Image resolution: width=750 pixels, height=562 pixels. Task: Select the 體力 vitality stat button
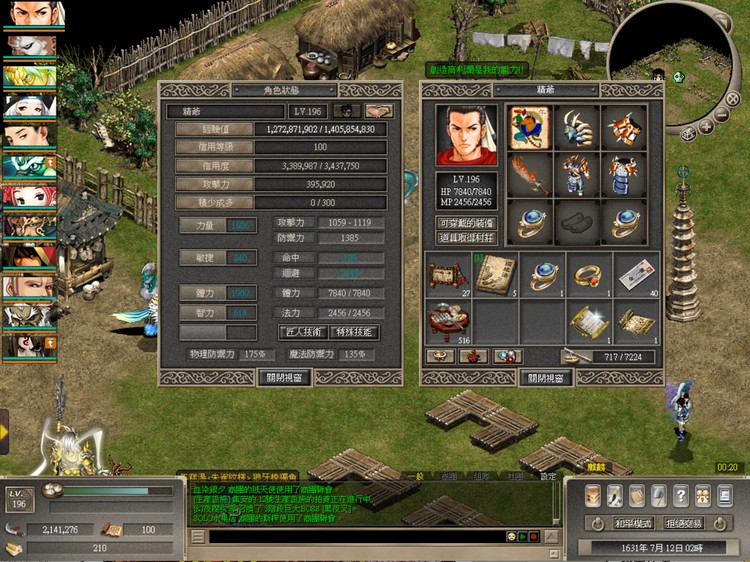pyautogui.click(x=204, y=293)
